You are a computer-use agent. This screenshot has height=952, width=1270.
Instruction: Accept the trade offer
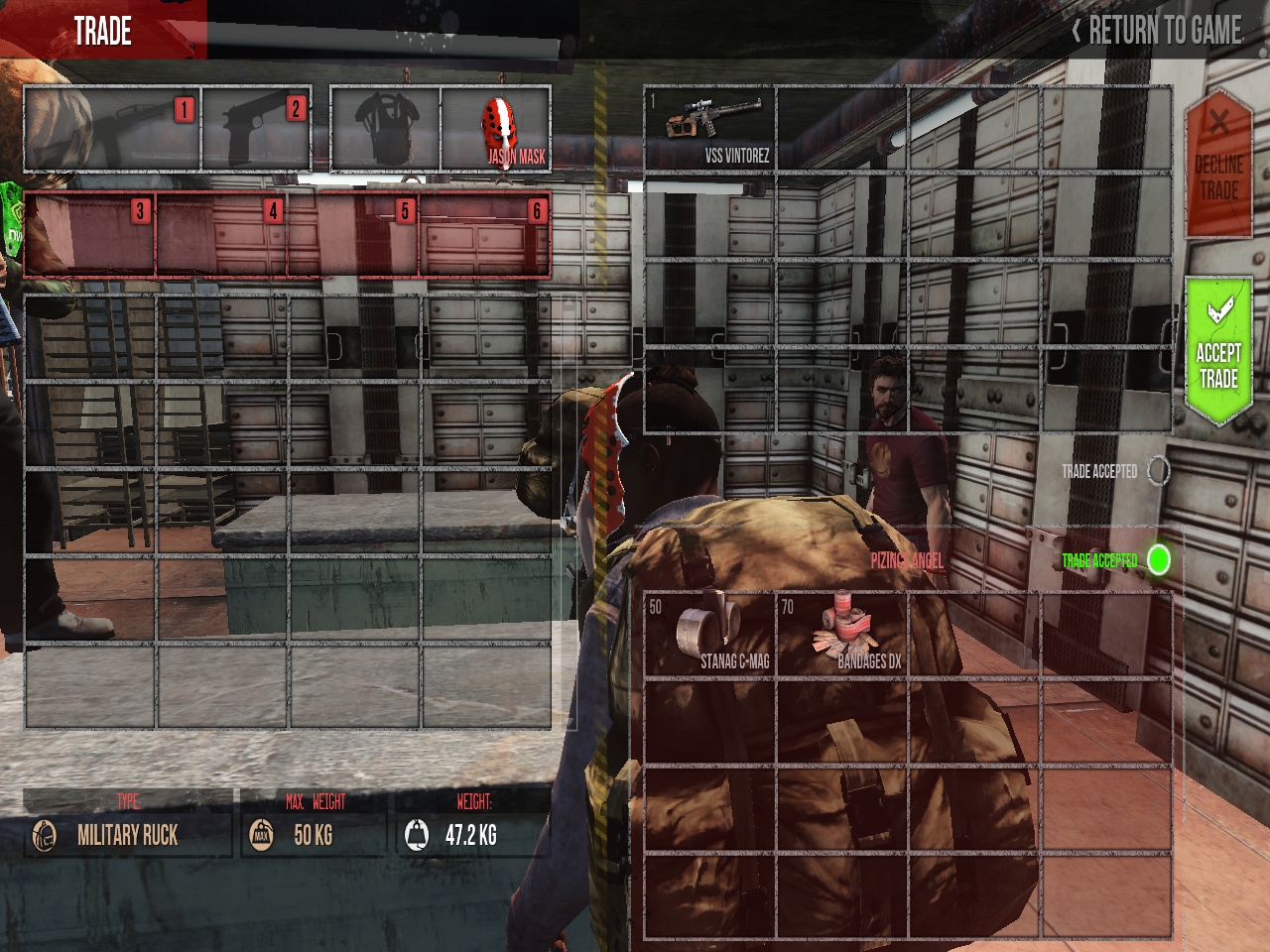click(1217, 351)
